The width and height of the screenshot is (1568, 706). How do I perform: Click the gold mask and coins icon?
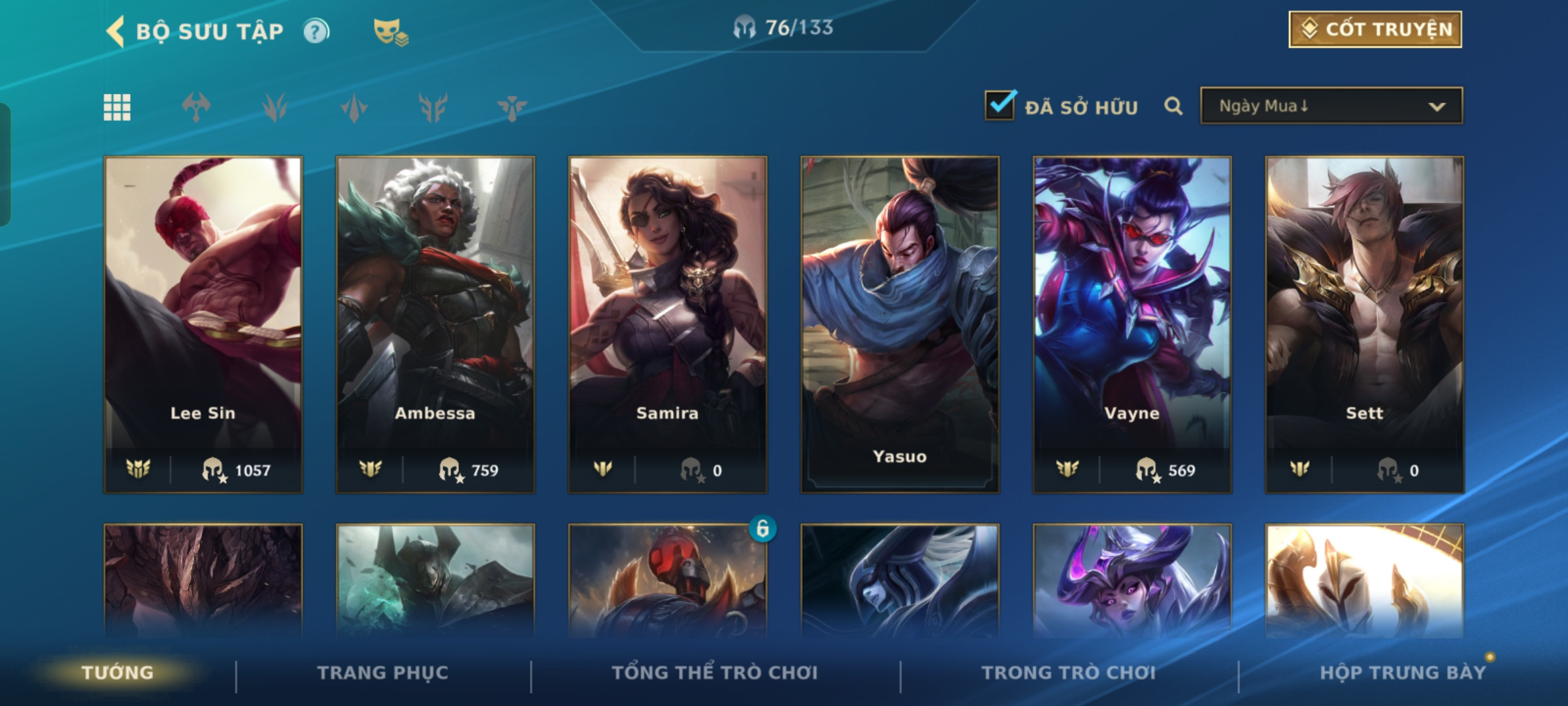390,31
